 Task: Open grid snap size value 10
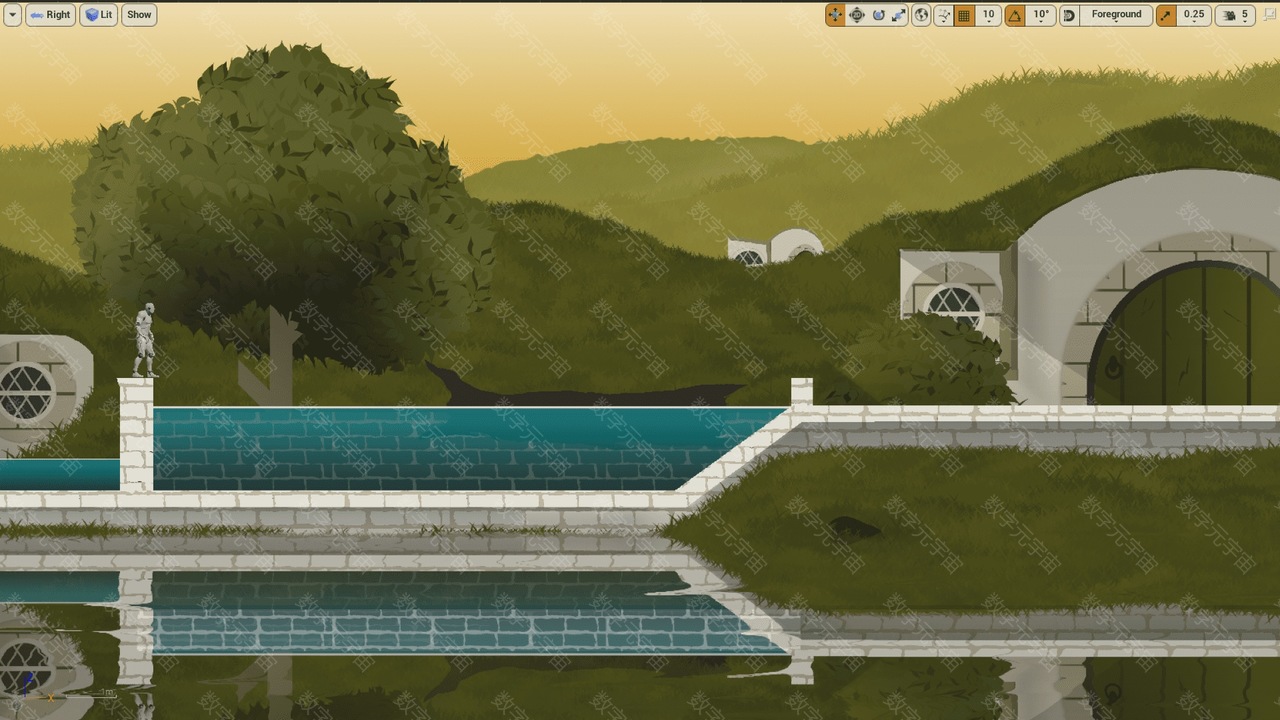tap(989, 15)
